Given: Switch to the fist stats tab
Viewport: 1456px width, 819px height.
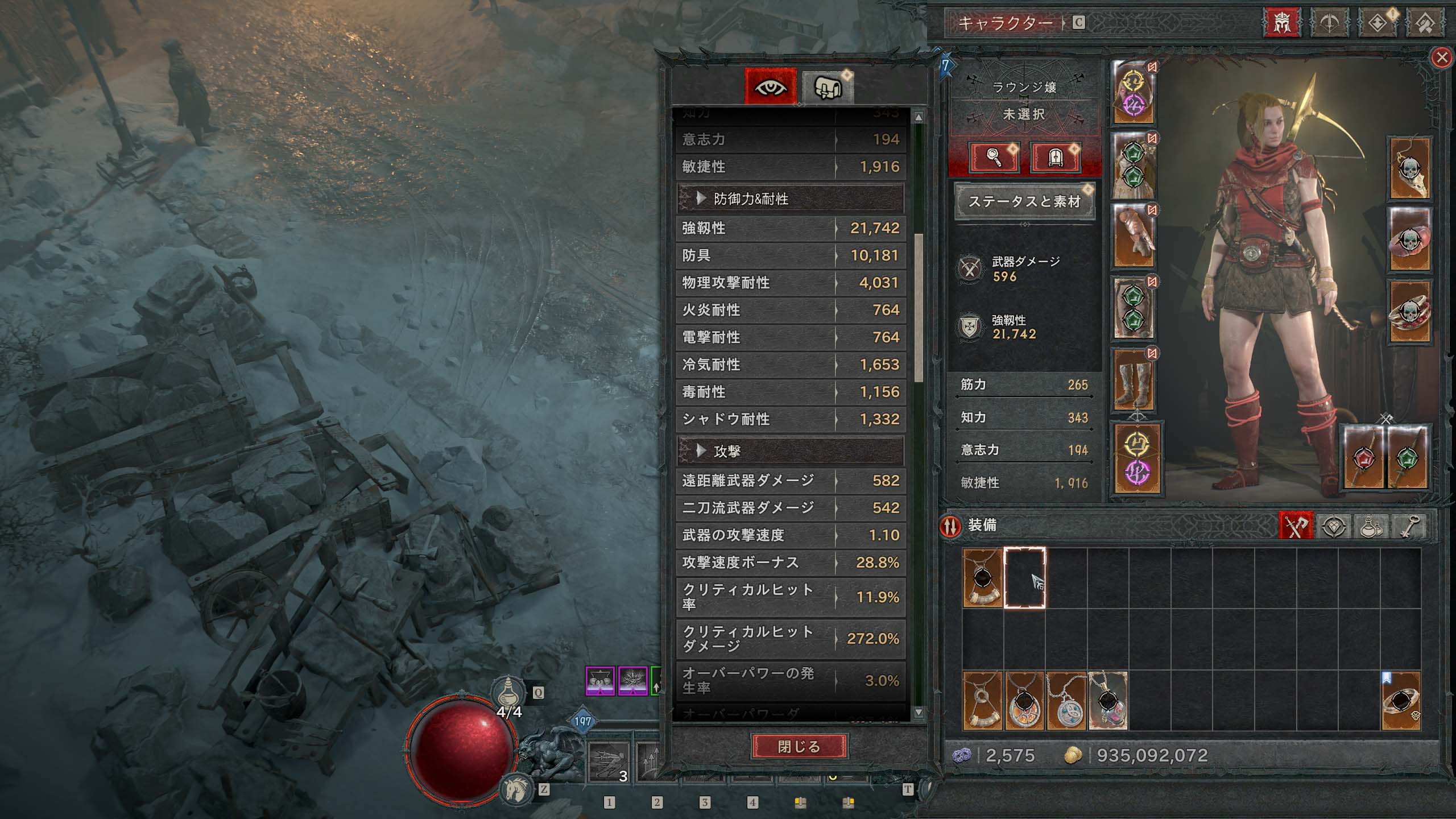Looking at the screenshot, I should (x=827, y=87).
